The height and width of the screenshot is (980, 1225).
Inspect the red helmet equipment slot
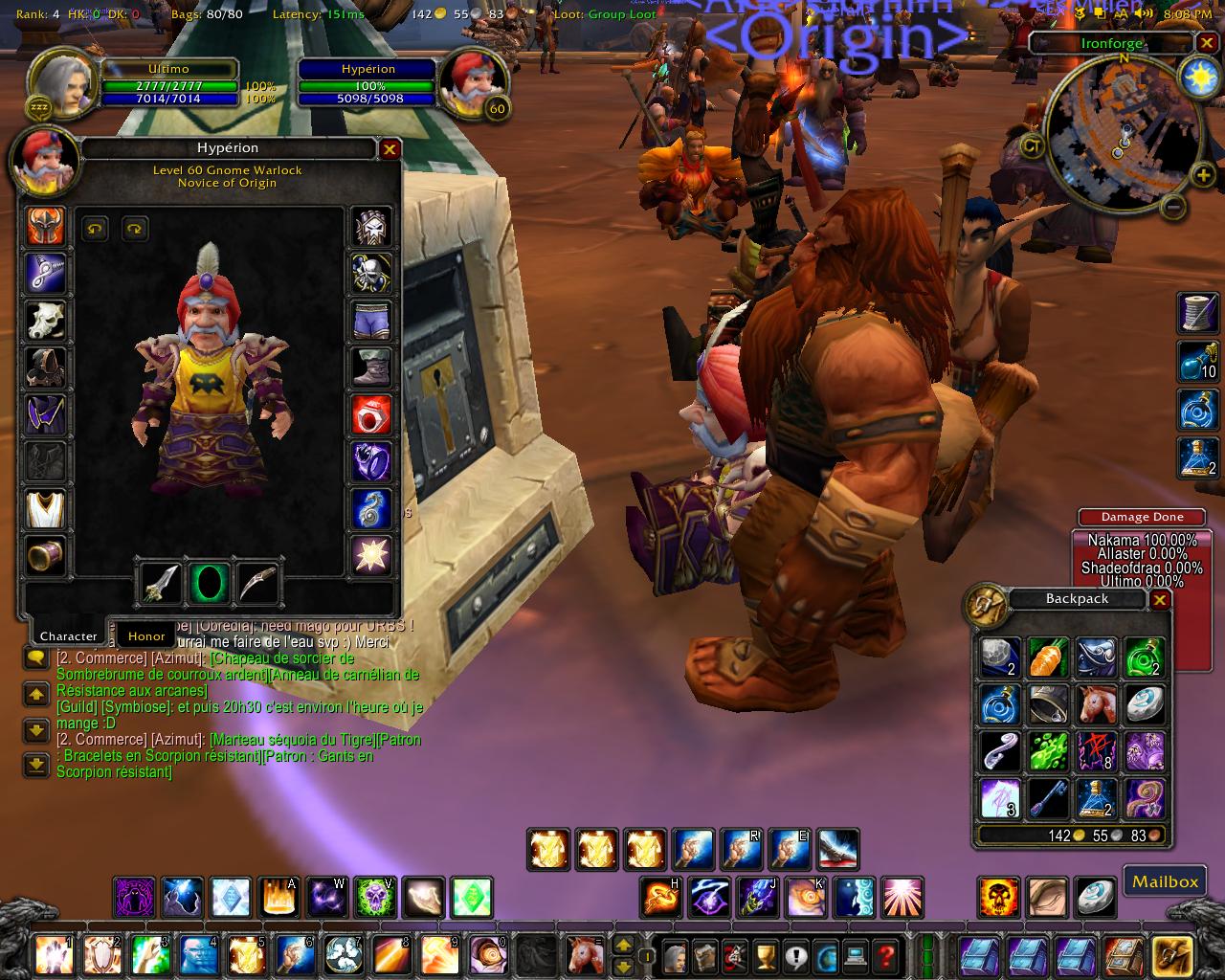(x=45, y=227)
